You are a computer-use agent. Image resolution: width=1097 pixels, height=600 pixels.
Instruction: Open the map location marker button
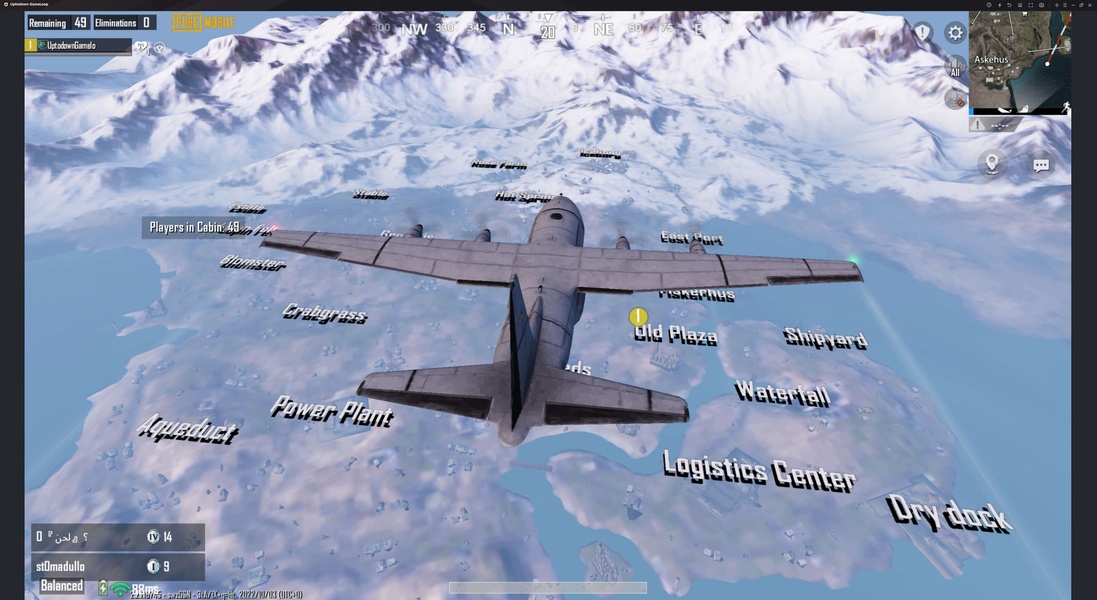pyautogui.click(x=991, y=163)
